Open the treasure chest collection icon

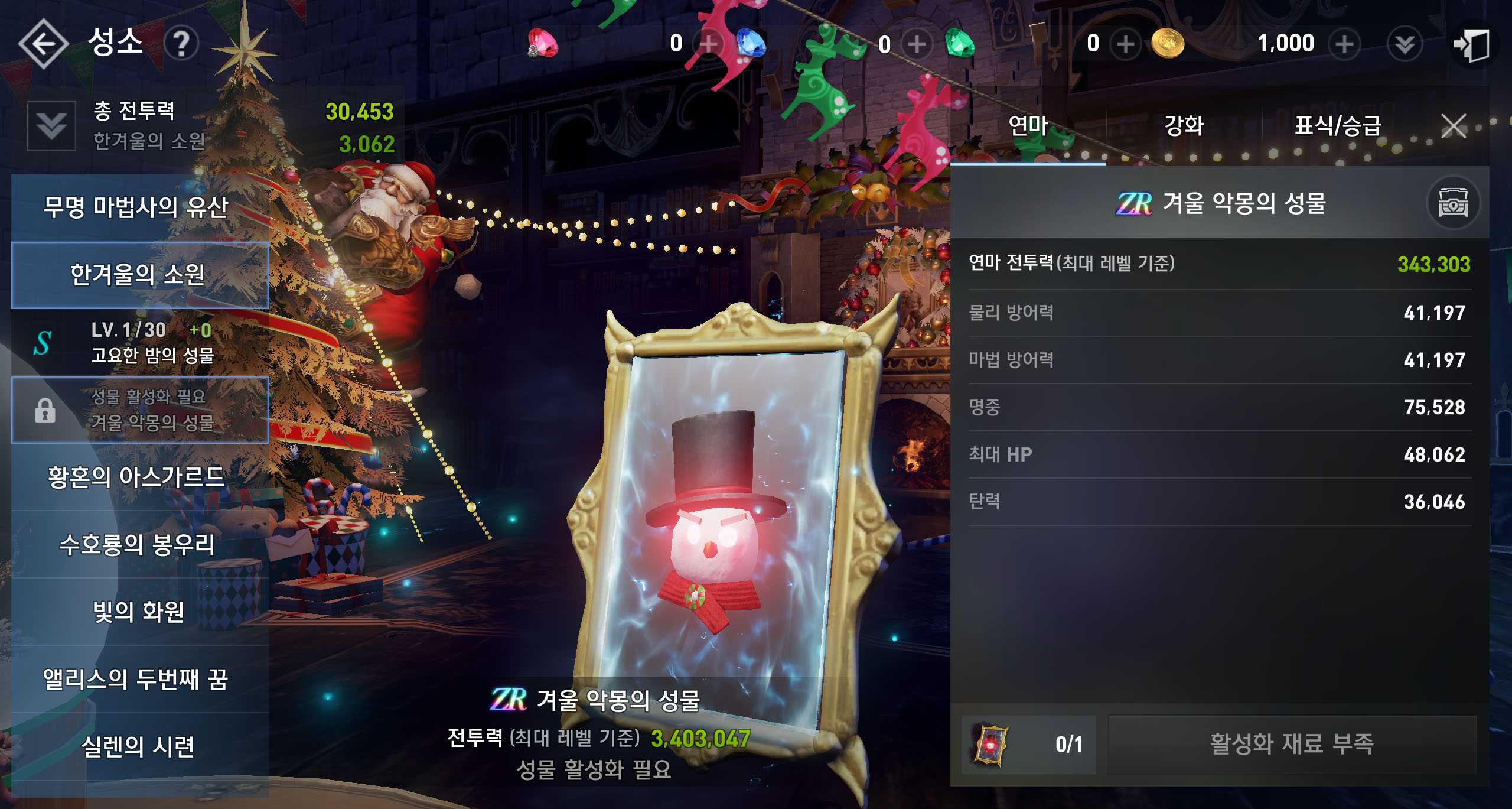pos(1453,204)
